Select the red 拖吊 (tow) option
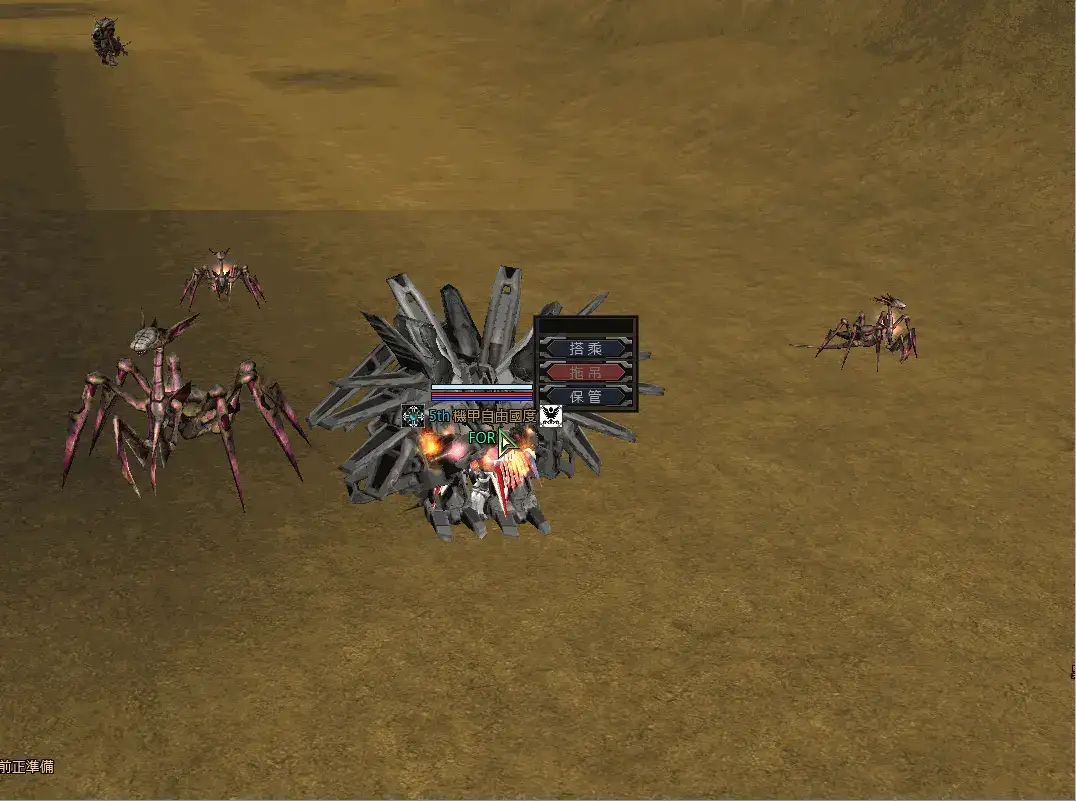The width and height of the screenshot is (1076, 801). click(x=586, y=372)
